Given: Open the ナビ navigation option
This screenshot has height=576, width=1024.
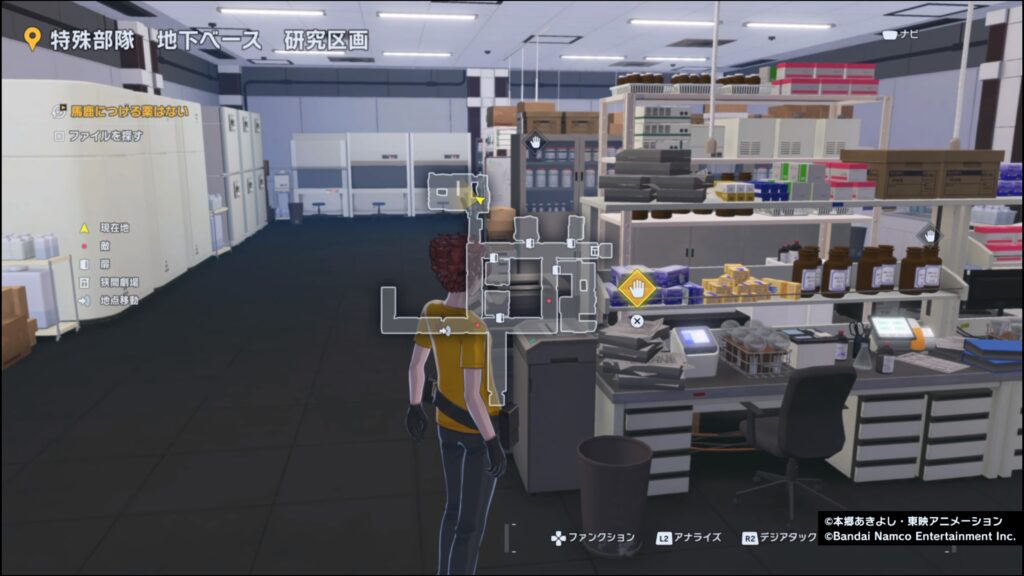Looking at the screenshot, I should pyautogui.click(x=900, y=34).
